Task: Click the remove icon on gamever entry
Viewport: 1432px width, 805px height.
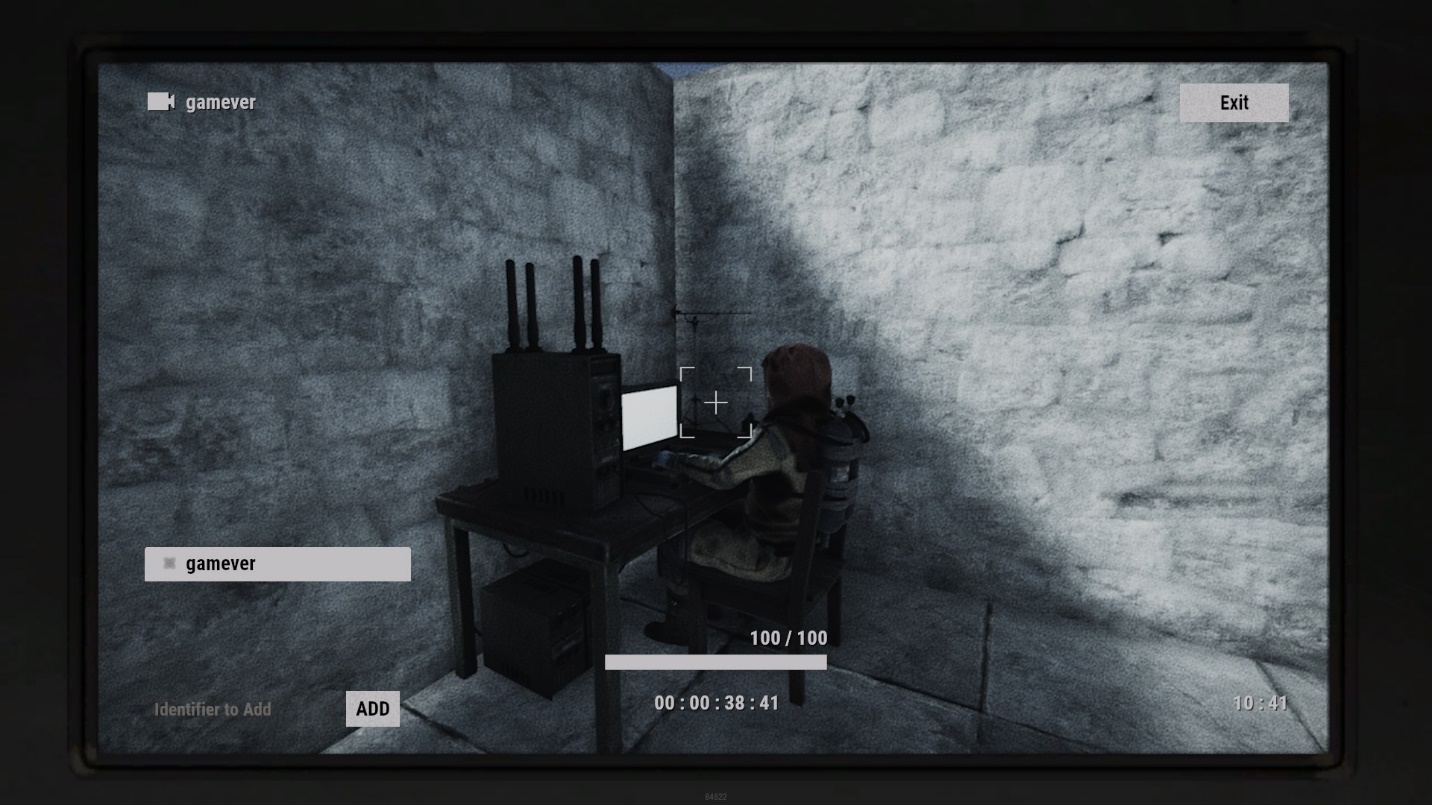Action: pyautogui.click(x=169, y=563)
